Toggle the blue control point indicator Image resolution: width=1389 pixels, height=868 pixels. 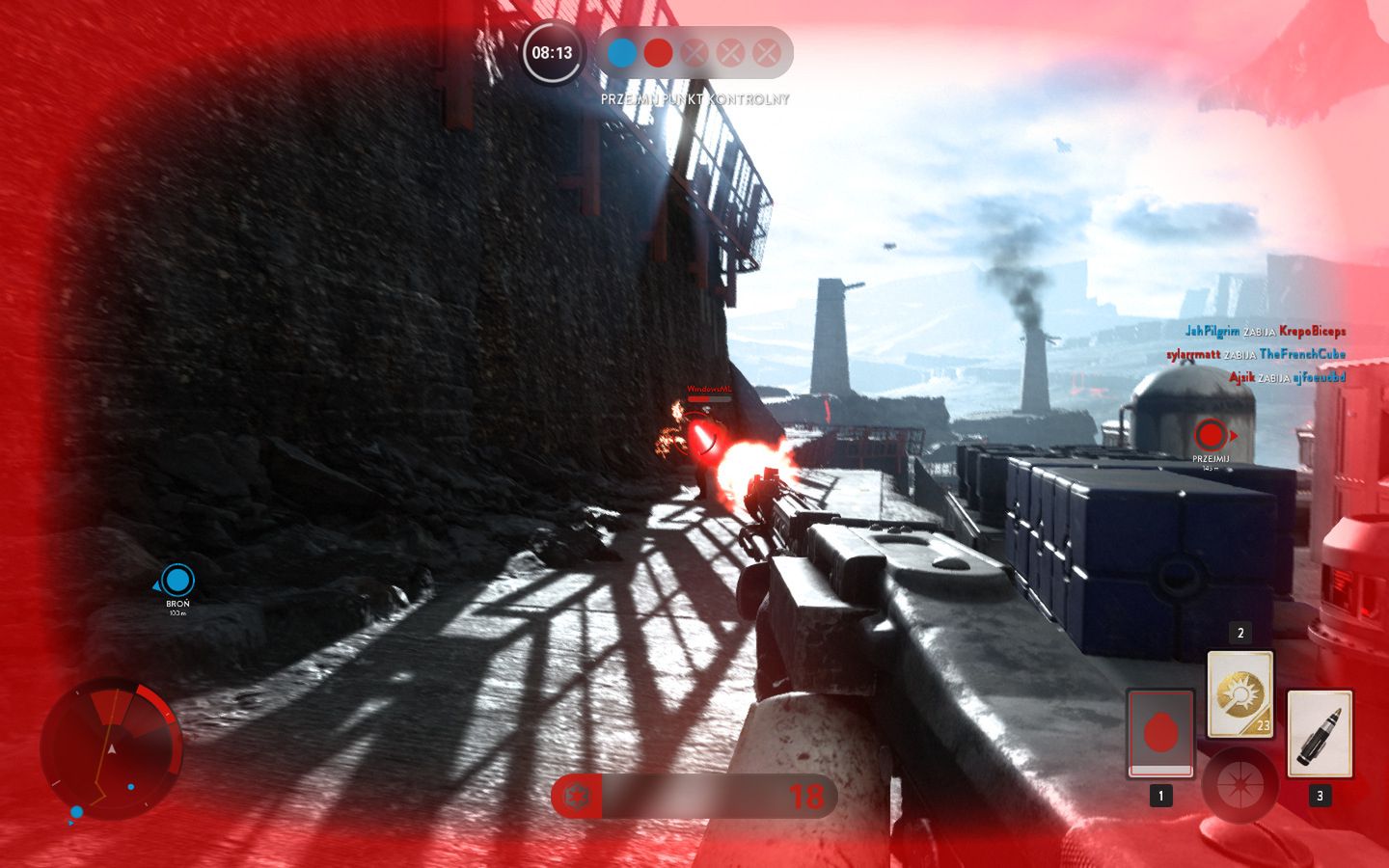[x=620, y=53]
